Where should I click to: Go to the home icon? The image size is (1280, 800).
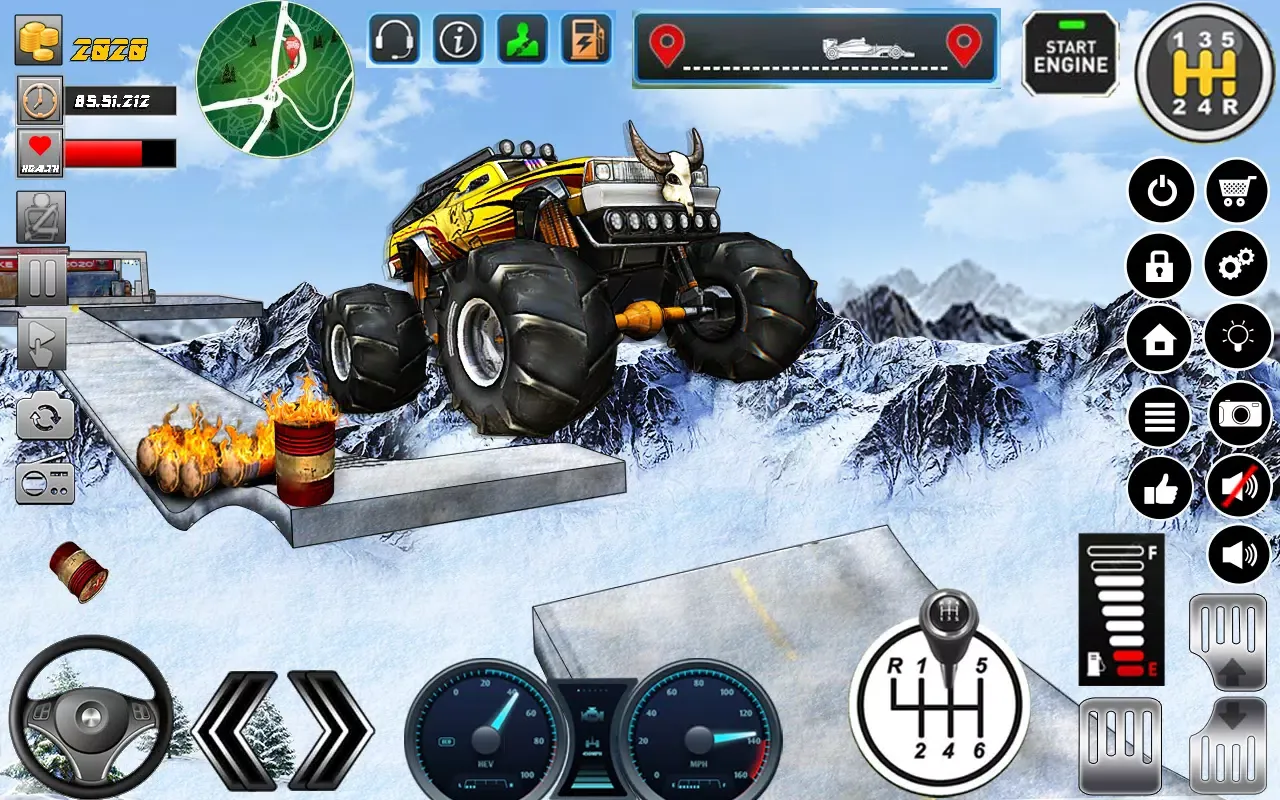click(x=1159, y=340)
